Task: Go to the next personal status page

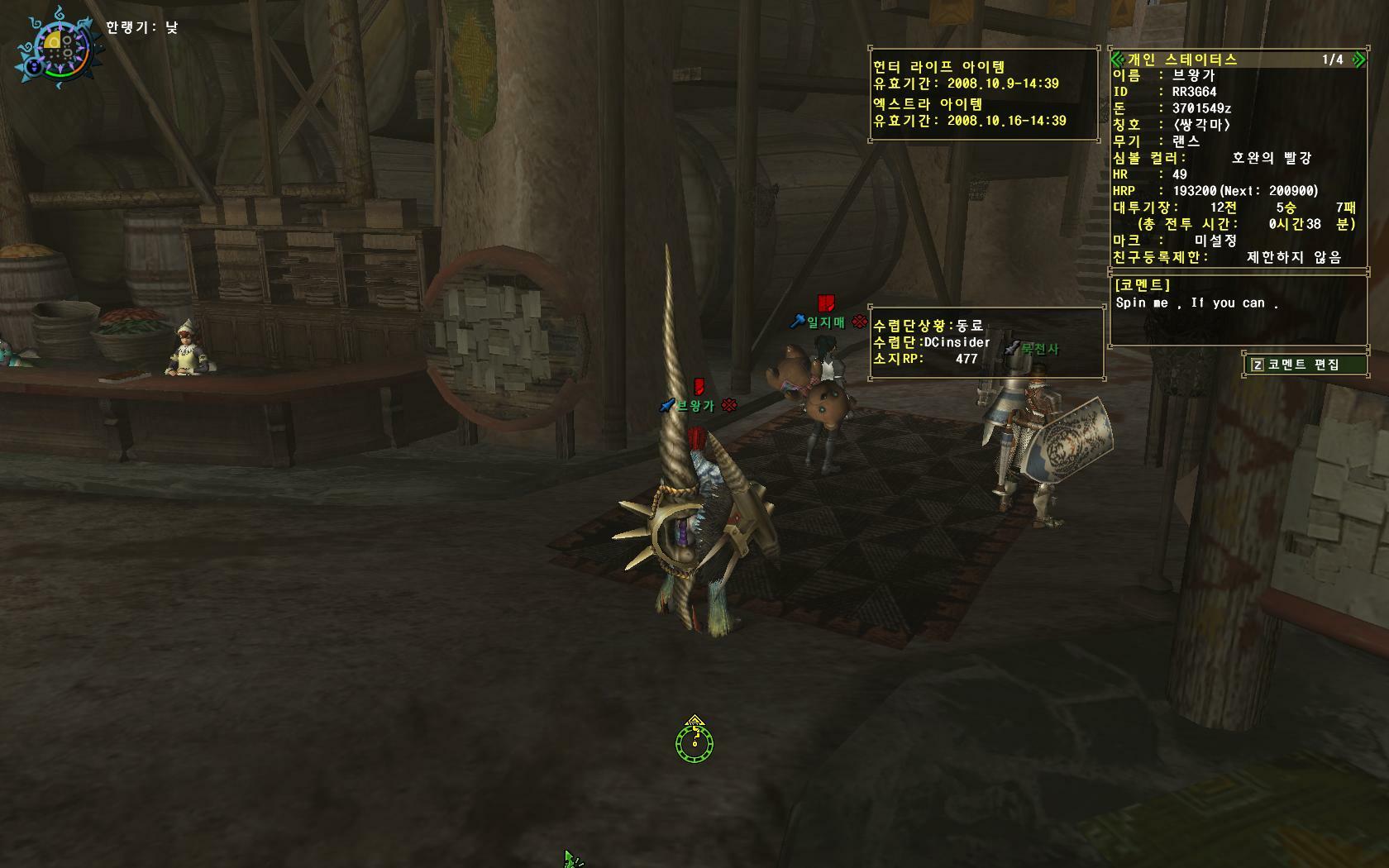Action: tap(1358, 60)
